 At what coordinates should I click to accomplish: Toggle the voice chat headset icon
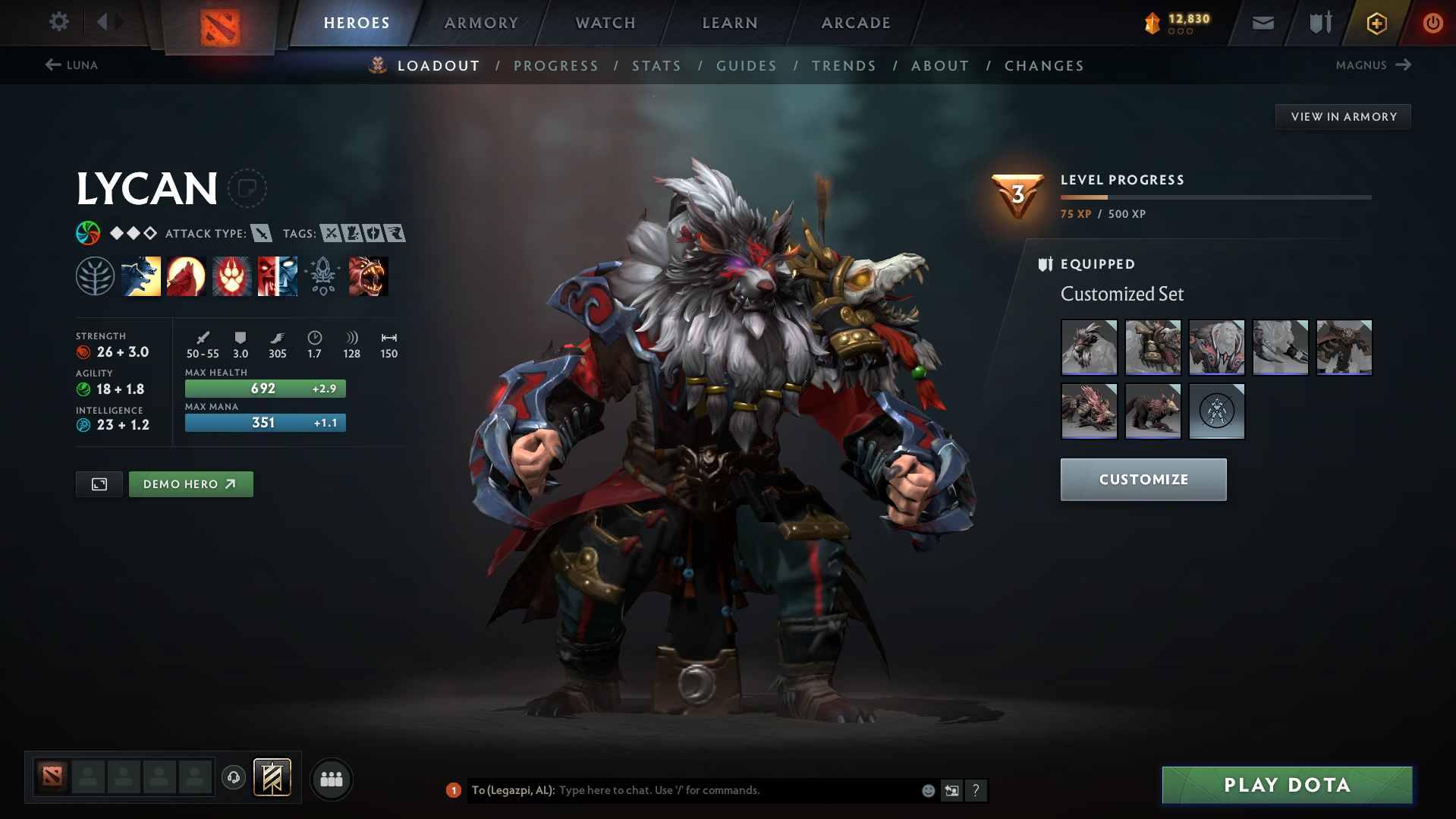[233, 778]
